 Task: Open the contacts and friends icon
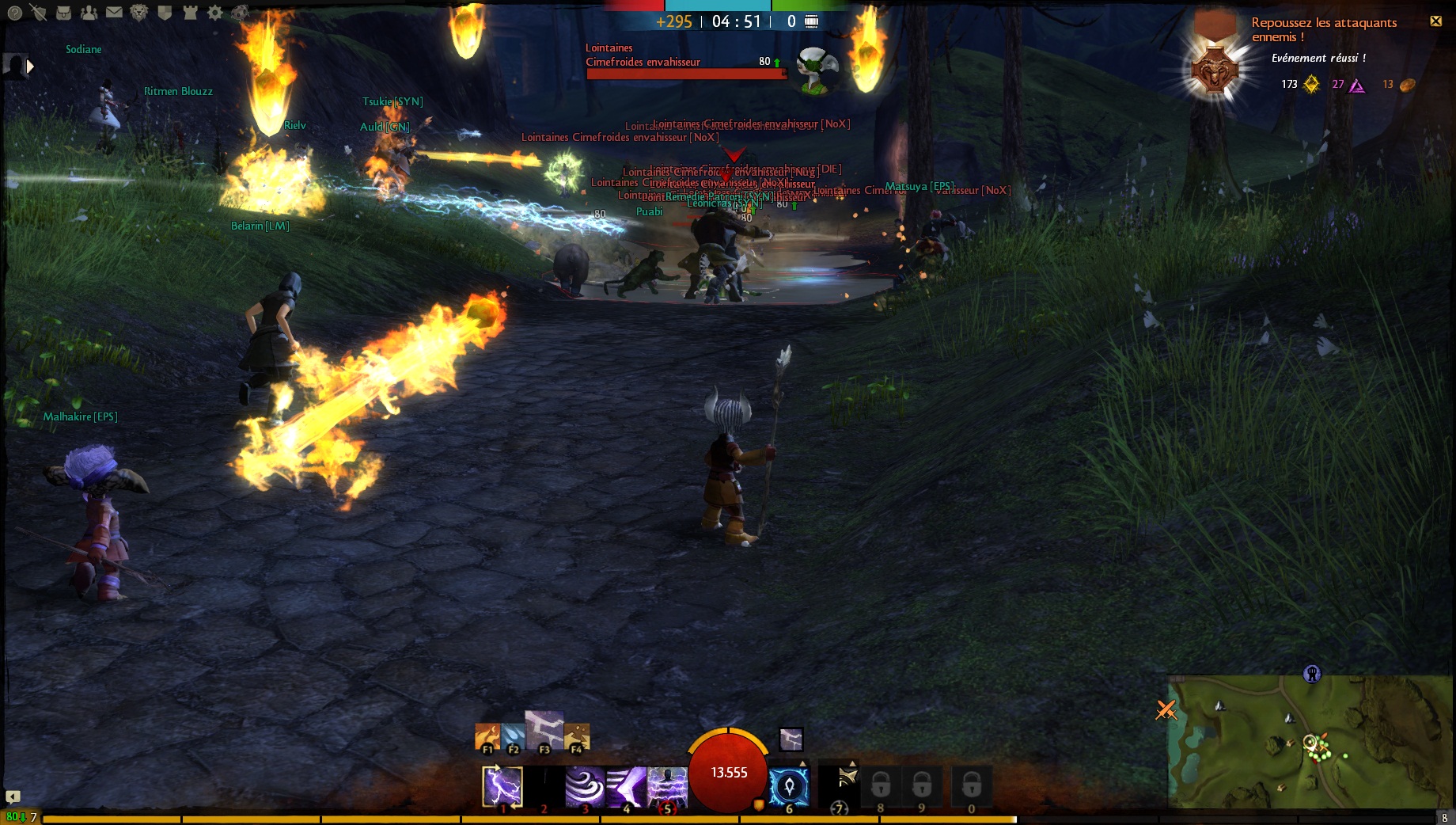[x=89, y=13]
